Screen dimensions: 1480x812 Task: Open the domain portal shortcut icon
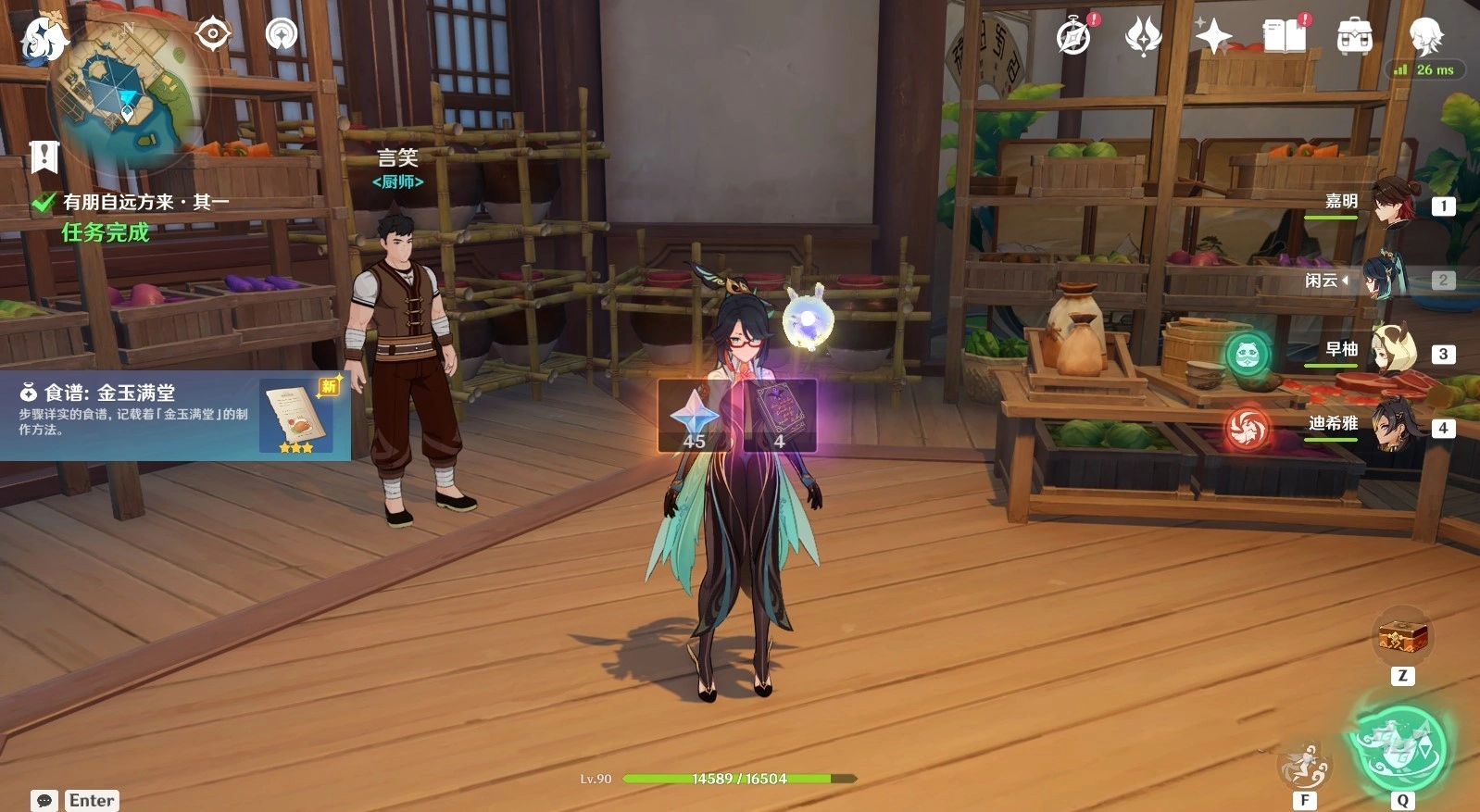pyautogui.click(x=282, y=34)
